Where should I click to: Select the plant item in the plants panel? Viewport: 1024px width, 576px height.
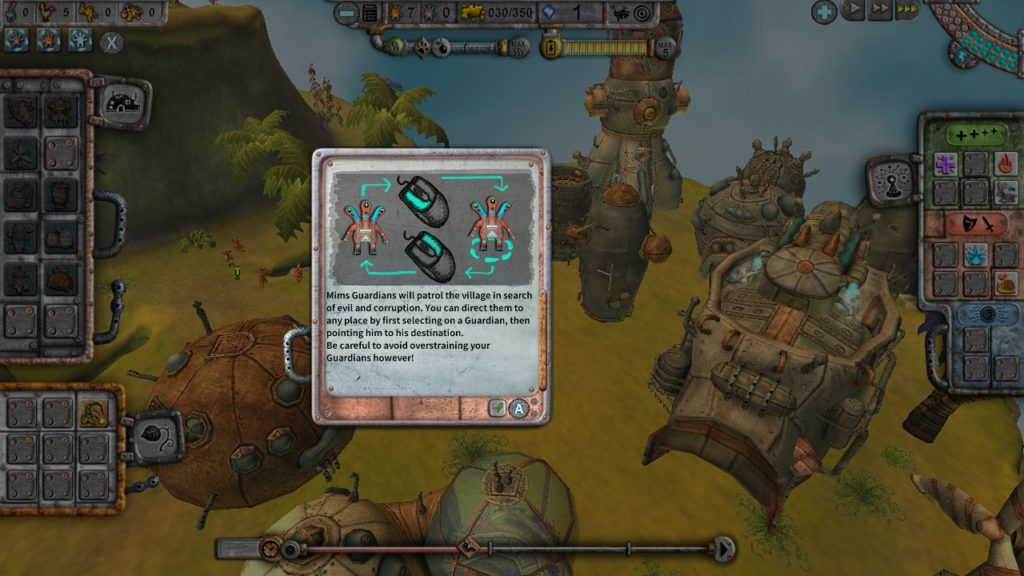coord(95,412)
